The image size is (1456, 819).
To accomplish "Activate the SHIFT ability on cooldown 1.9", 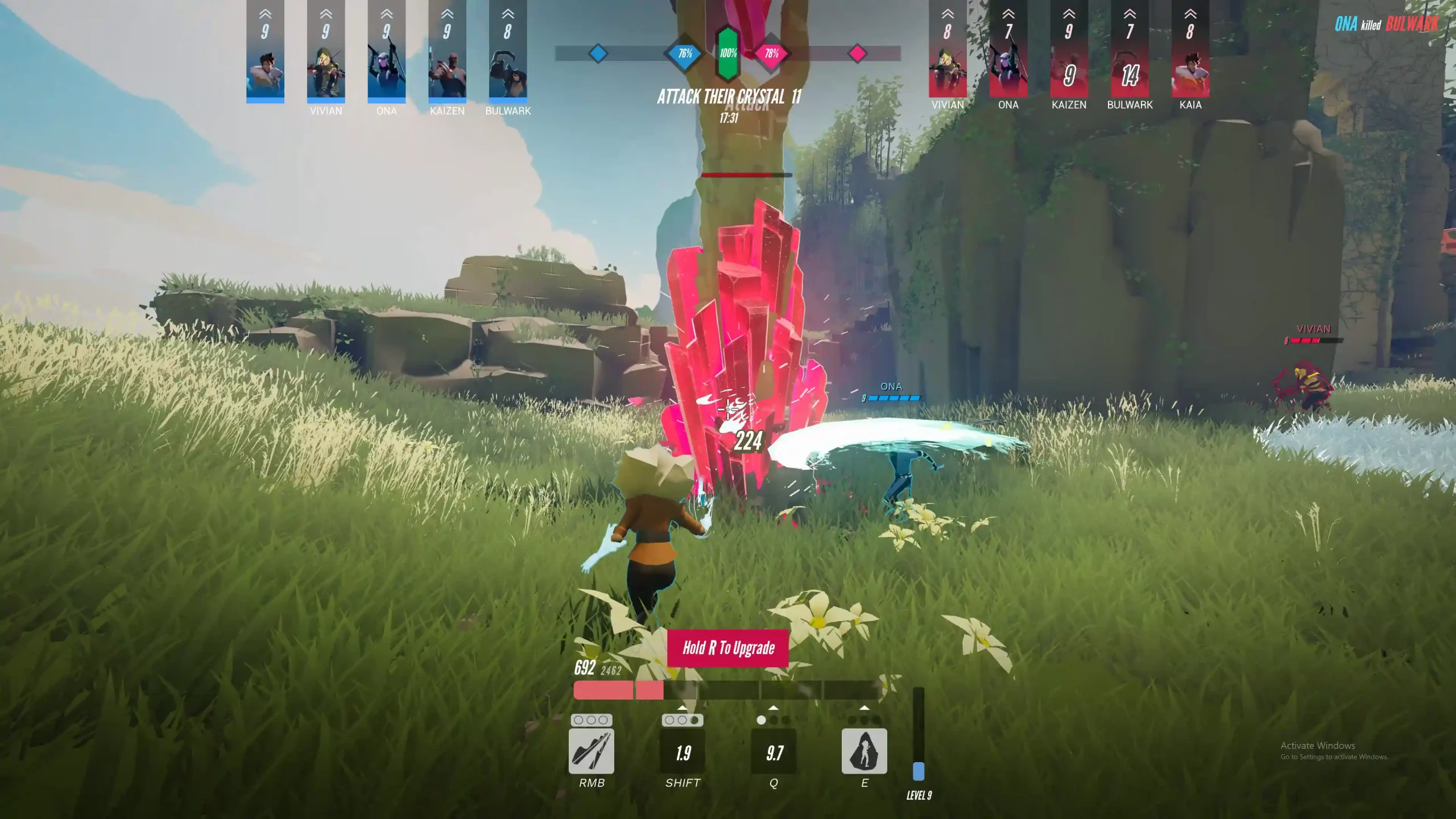I will pyautogui.click(x=682, y=752).
